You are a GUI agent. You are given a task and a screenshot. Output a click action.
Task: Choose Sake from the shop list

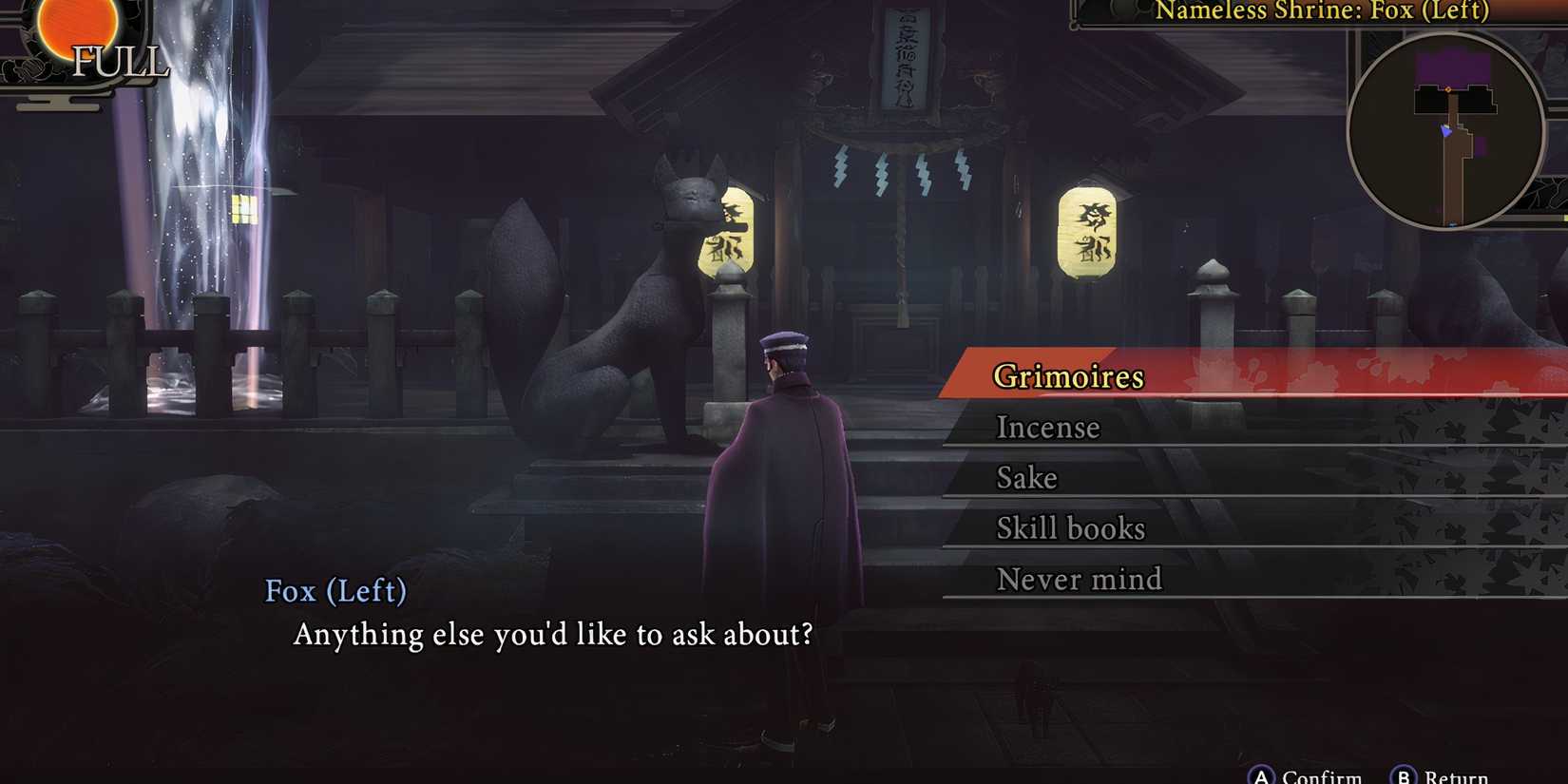point(1026,478)
